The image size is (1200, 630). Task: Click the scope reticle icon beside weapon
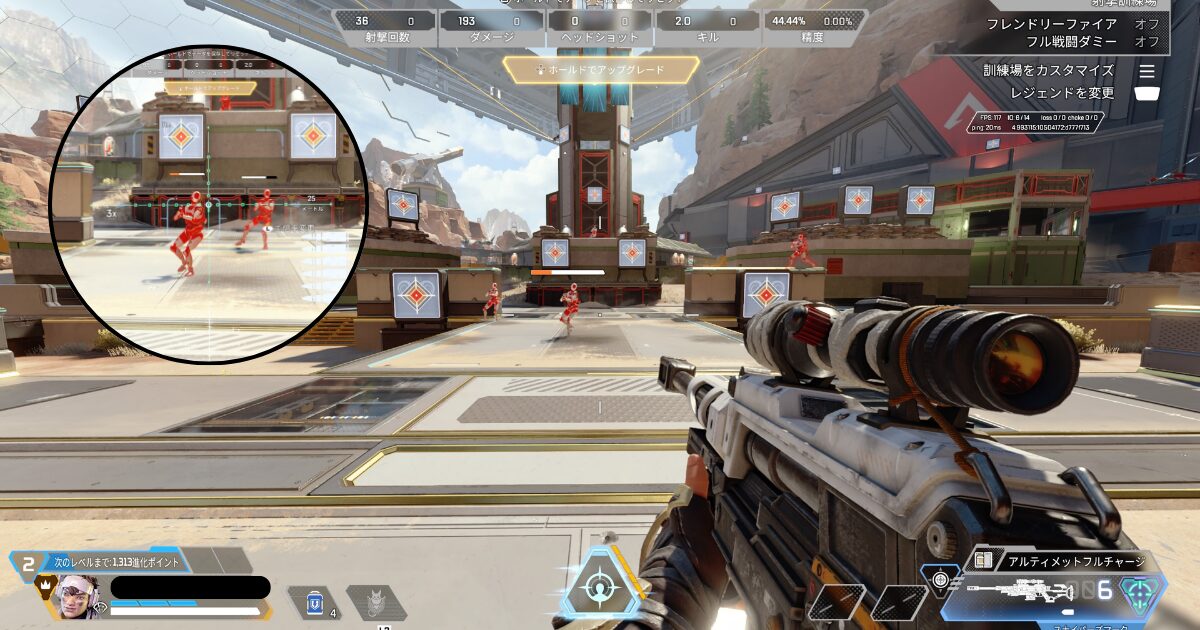coord(939,578)
